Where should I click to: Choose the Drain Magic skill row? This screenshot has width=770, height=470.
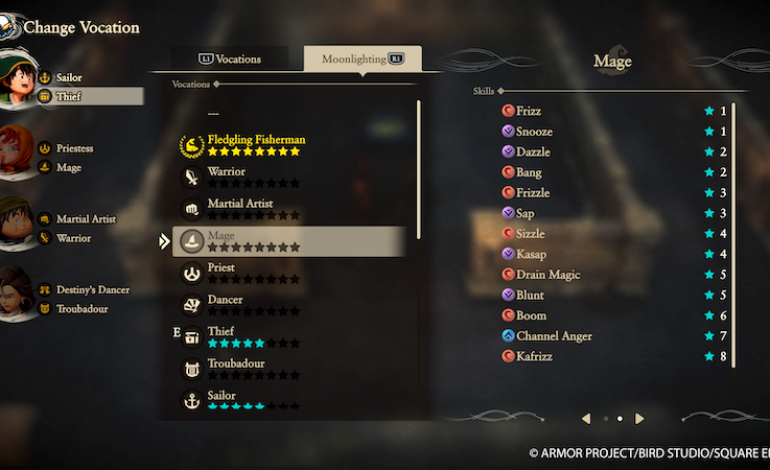(548, 275)
